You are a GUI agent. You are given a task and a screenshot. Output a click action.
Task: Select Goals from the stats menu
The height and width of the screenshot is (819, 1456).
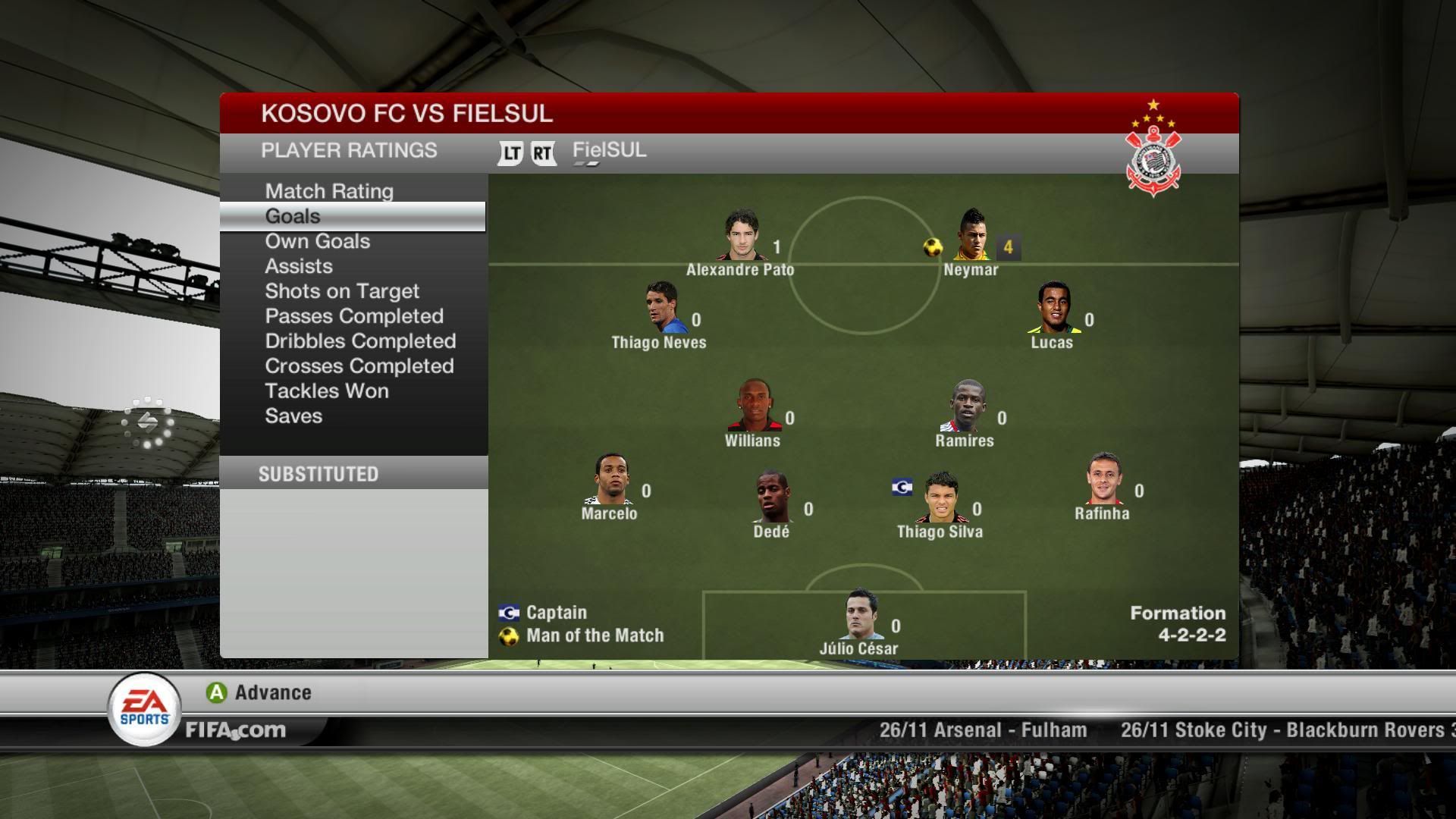(x=291, y=216)
